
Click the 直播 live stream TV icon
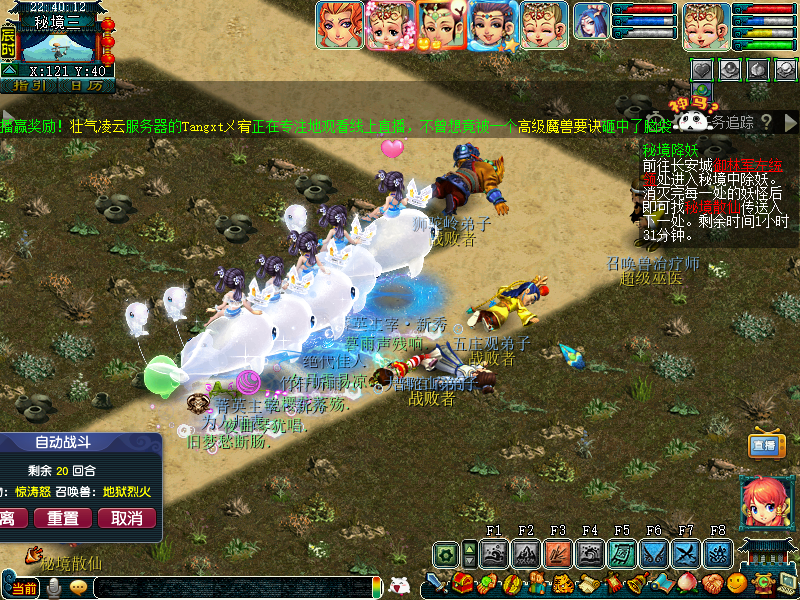tap(763, 446)
